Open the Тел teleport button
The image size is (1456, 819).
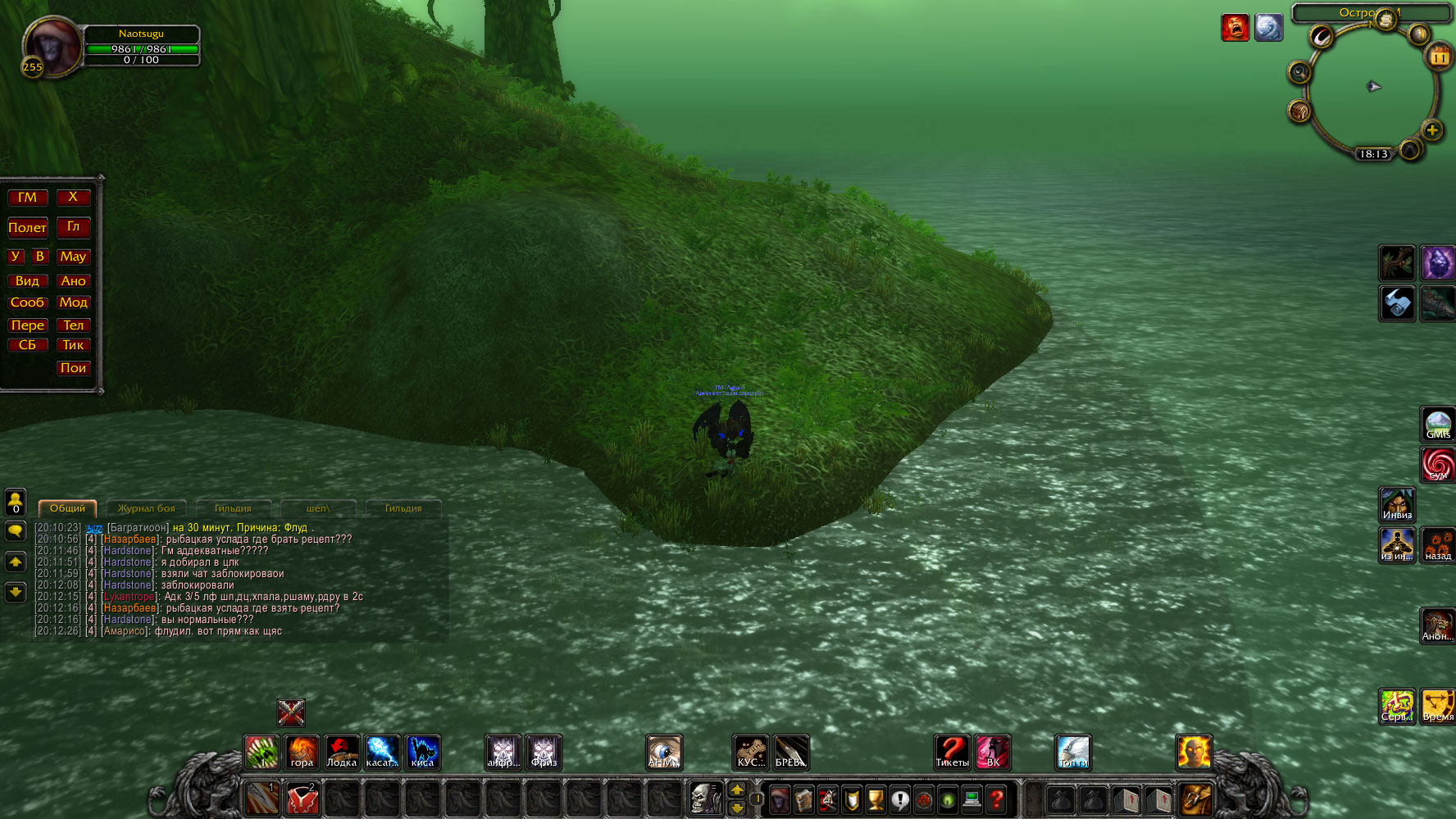point(73,325)
